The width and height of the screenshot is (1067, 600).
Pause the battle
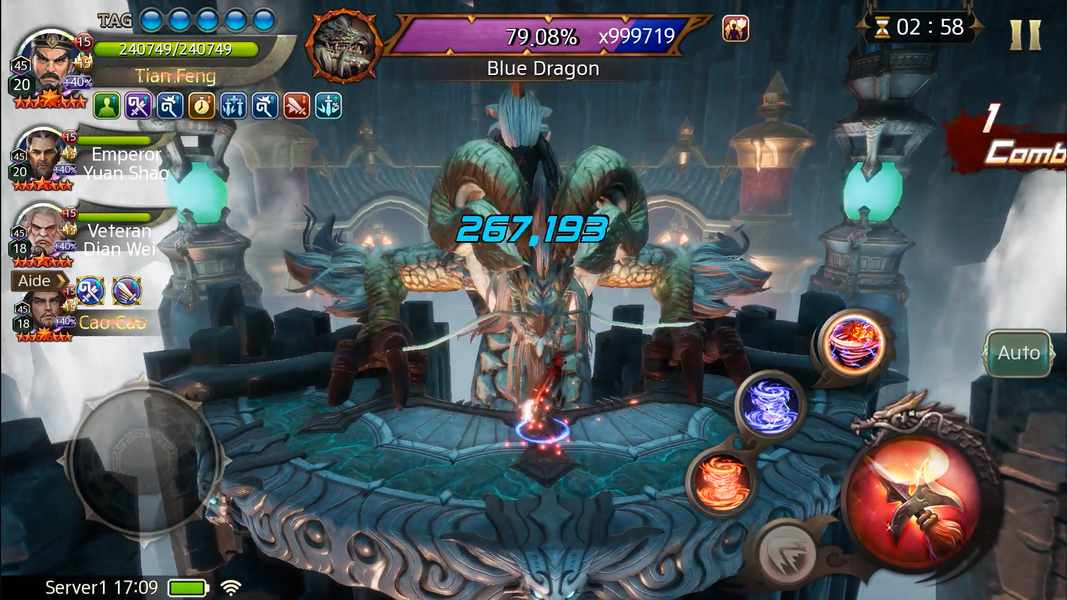pos(1025,34)
